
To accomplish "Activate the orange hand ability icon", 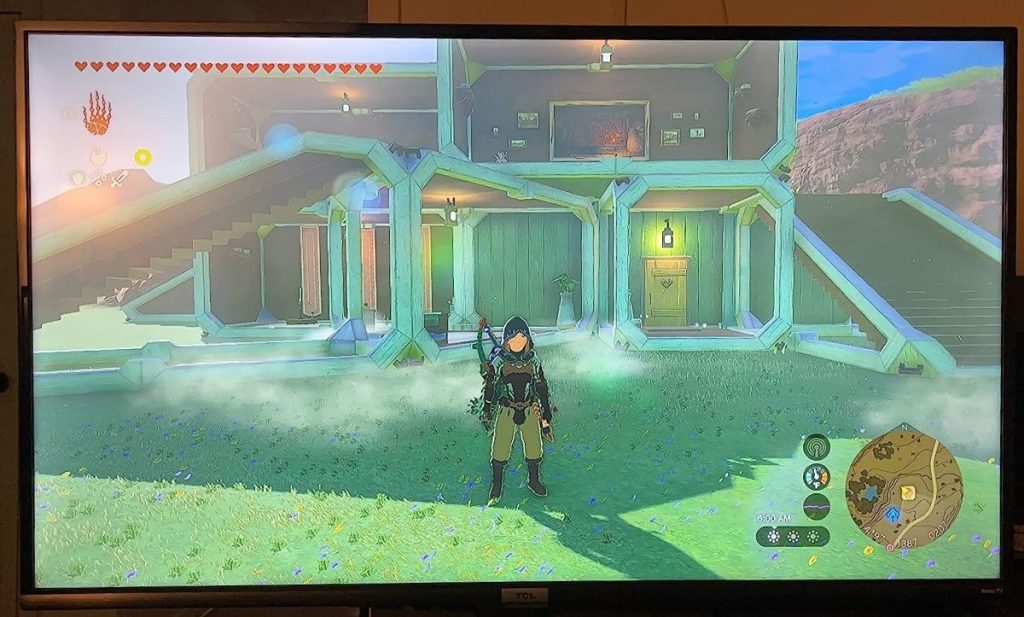I will [x=96, y=112].
